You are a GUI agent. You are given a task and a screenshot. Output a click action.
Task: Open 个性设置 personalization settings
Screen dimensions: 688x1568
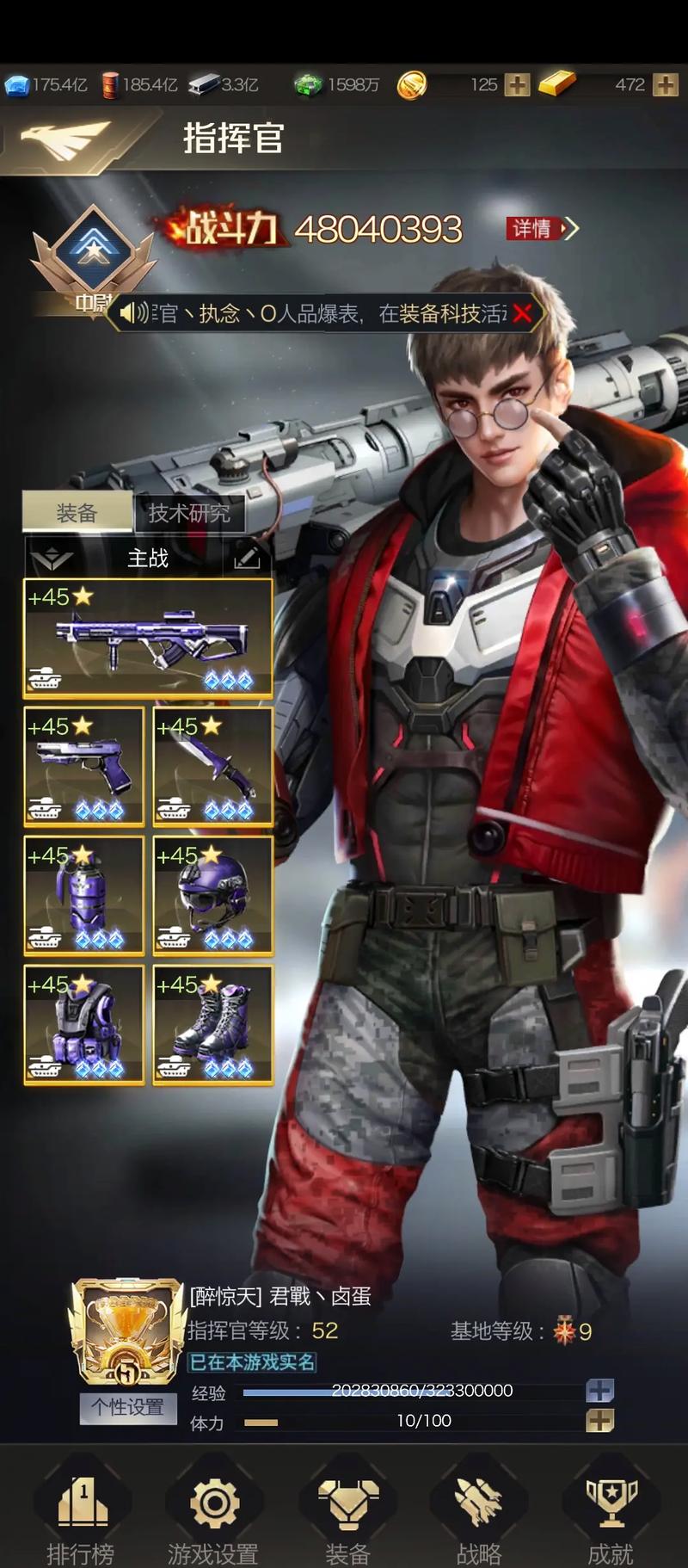tap(128, 1407)
